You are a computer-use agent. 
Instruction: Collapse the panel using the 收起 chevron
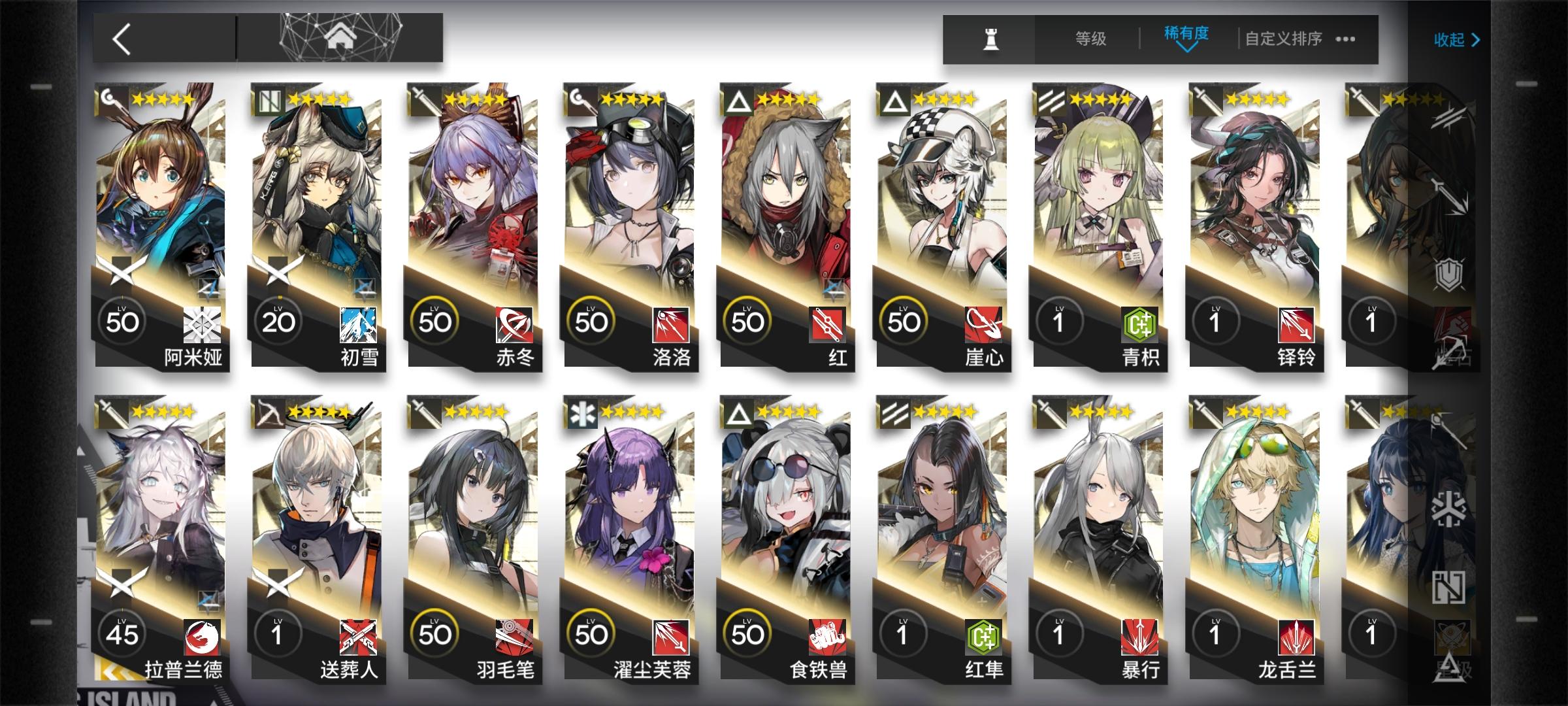click(1456, 39)
